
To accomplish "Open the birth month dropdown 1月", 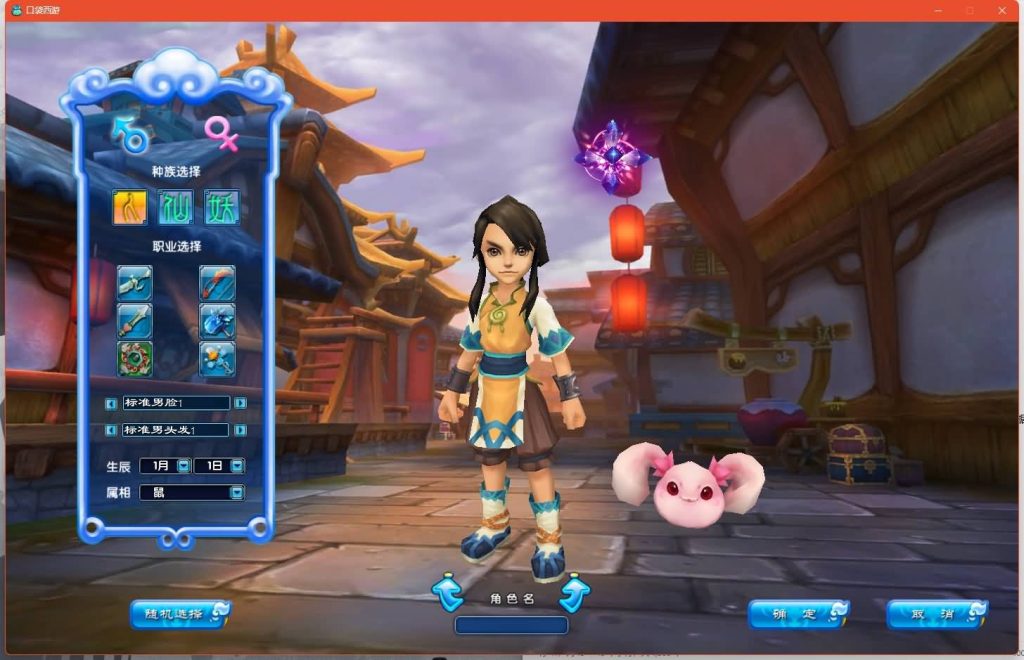I will [183, 466].
